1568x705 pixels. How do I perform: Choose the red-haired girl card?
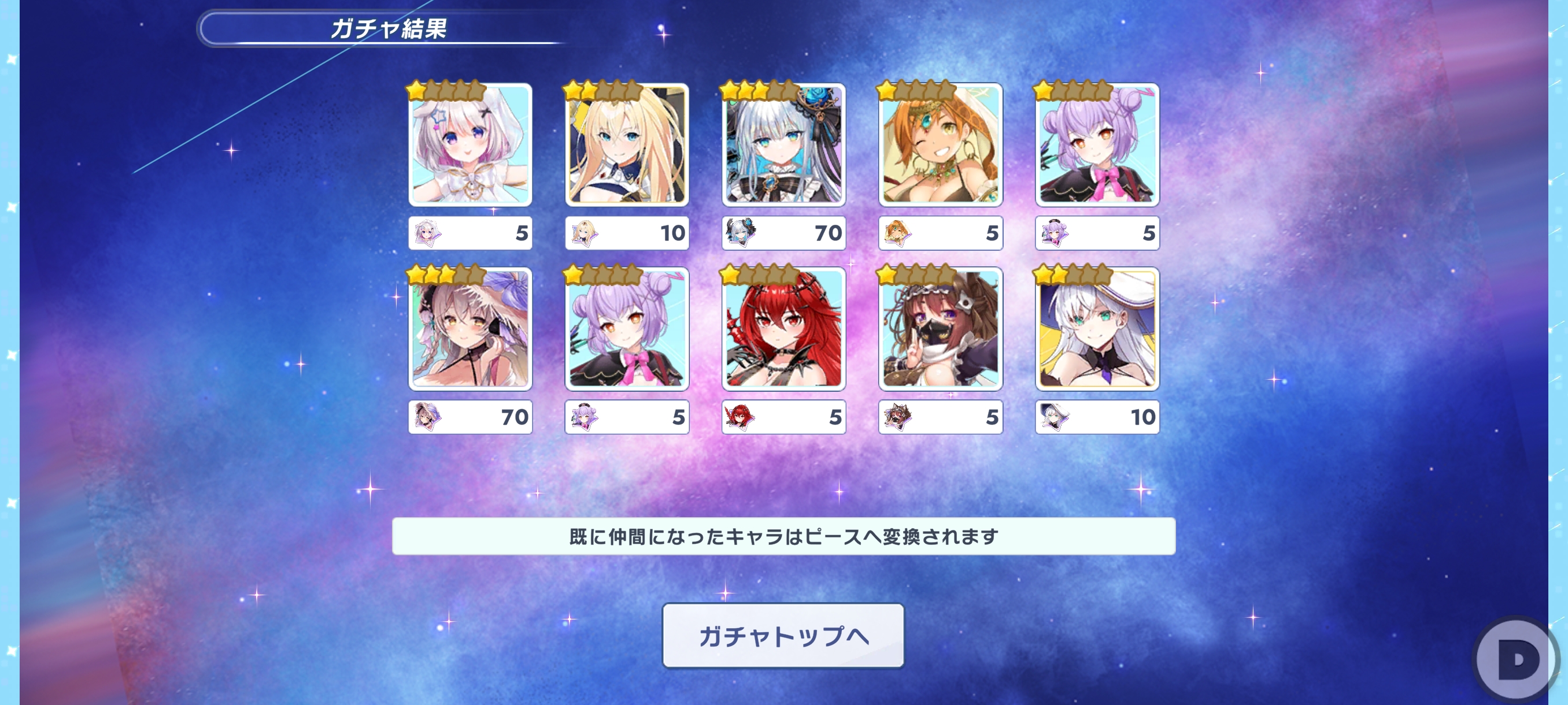click(x=783, y=329)
